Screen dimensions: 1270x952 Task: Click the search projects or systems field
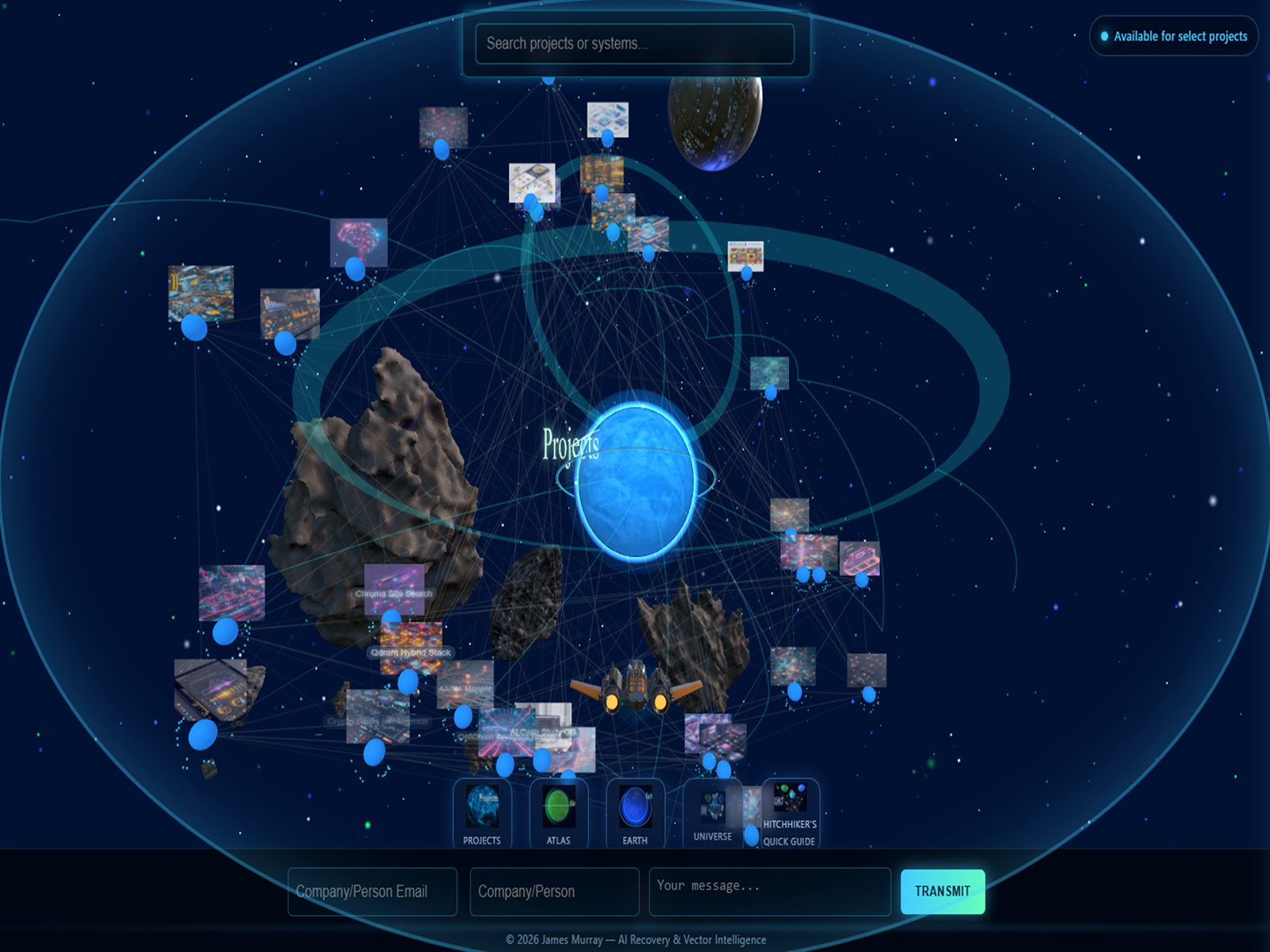[634, 44]
